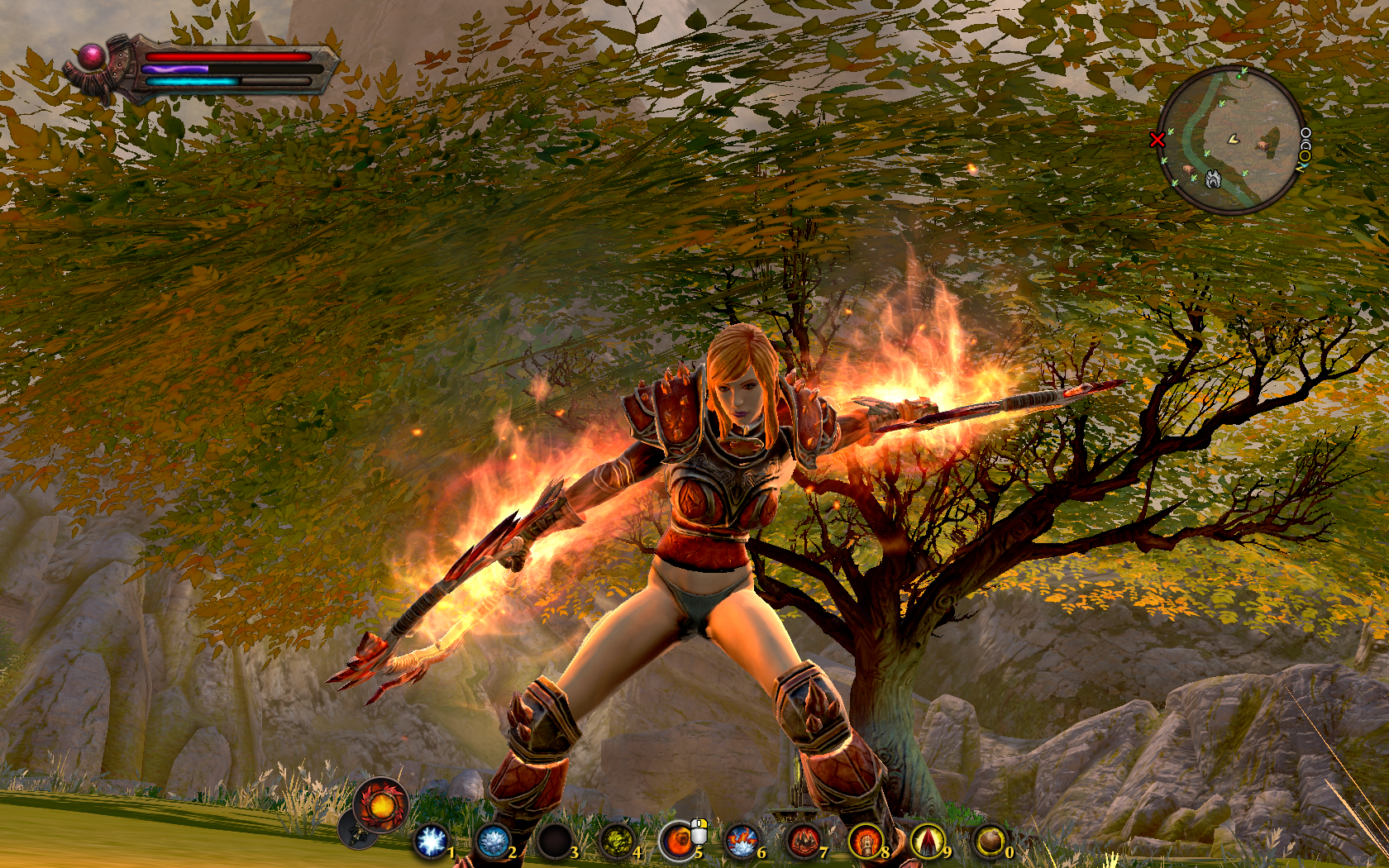Trigger the red spike ability in slot 9

click(x=928, y=842)
